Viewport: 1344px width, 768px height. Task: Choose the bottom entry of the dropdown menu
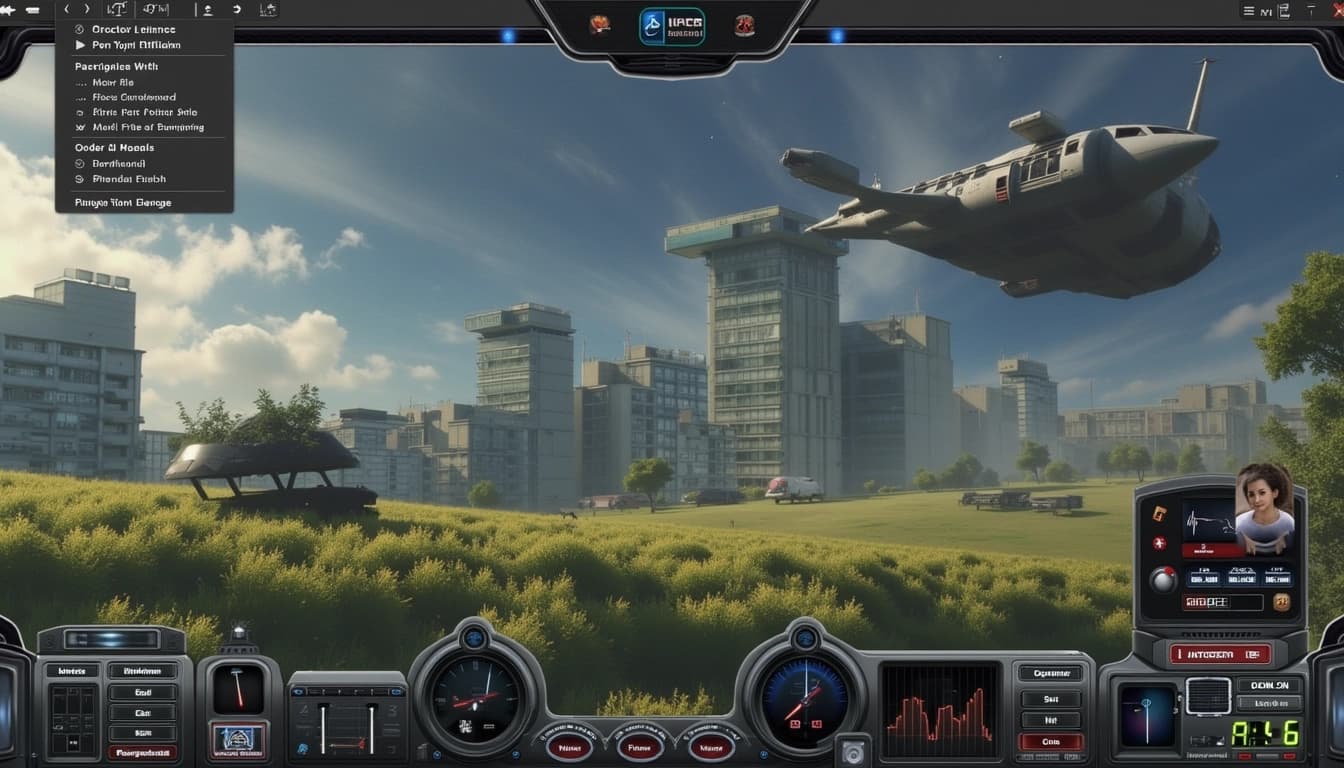123,202
